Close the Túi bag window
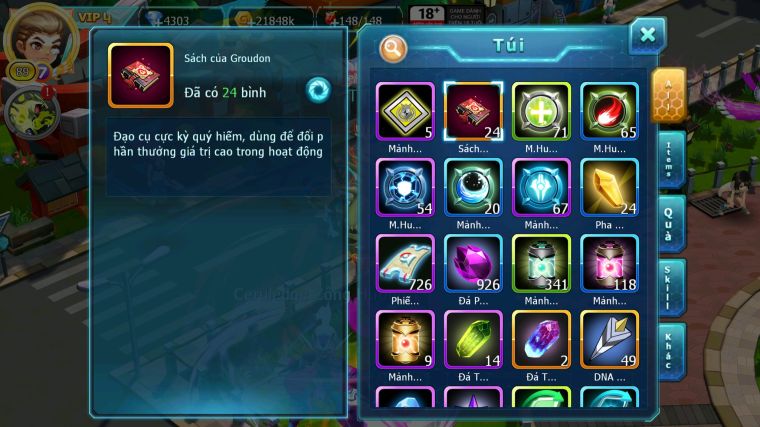The height and width of the screenshot is (427, 760). pyautogui.click(x=647, y=36)
